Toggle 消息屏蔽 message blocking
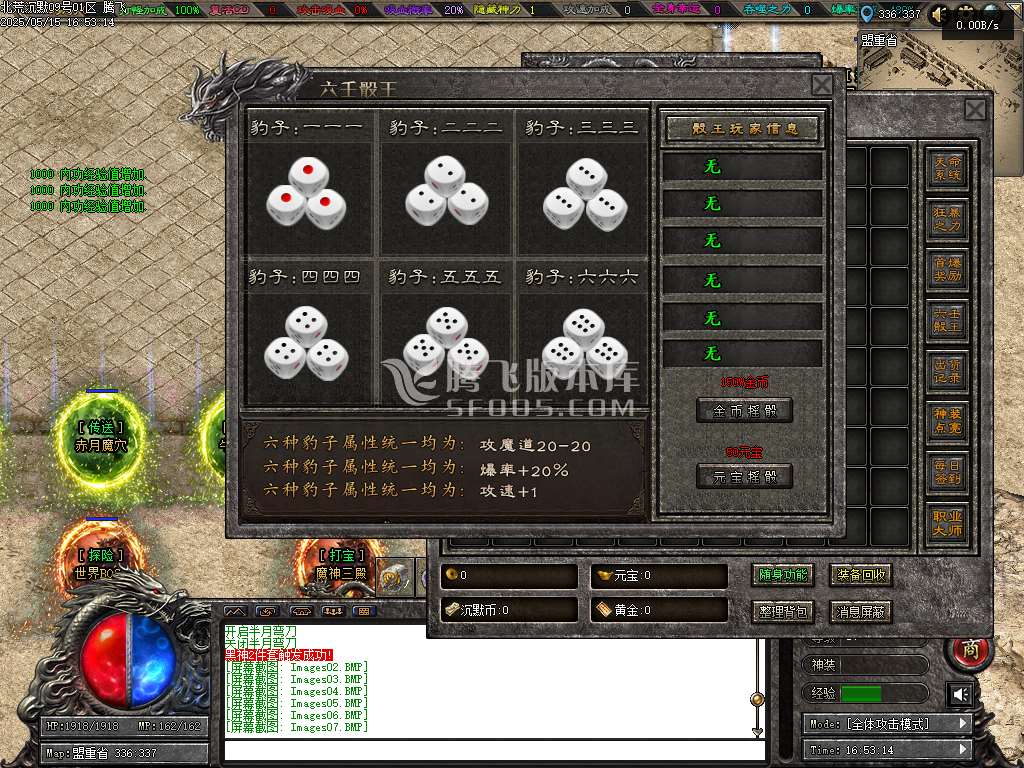Viewport: 1024px width, 768px height. [x=860, y=612]
